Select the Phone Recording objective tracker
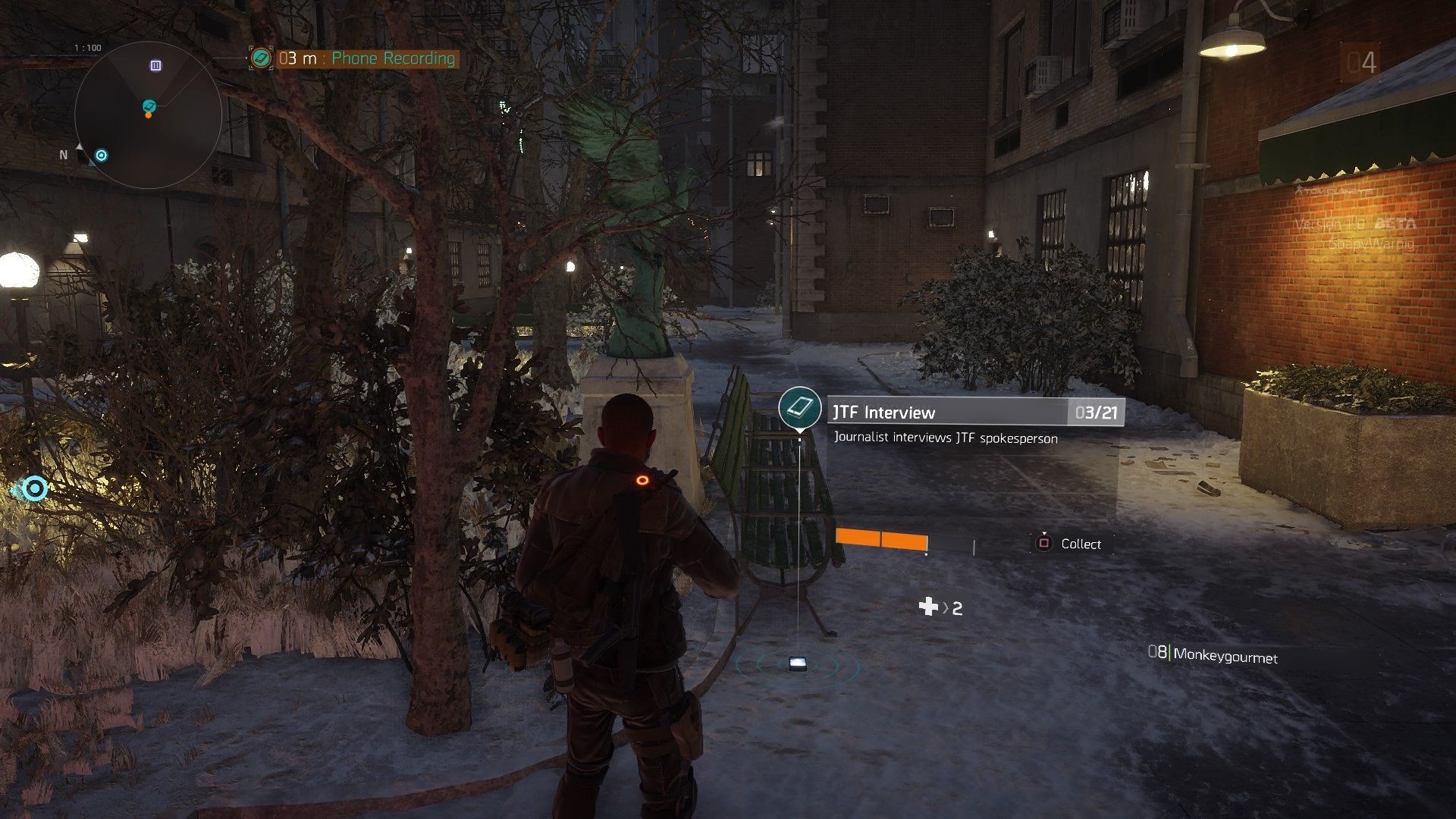 pyautogui.click(x=366, y=58)
